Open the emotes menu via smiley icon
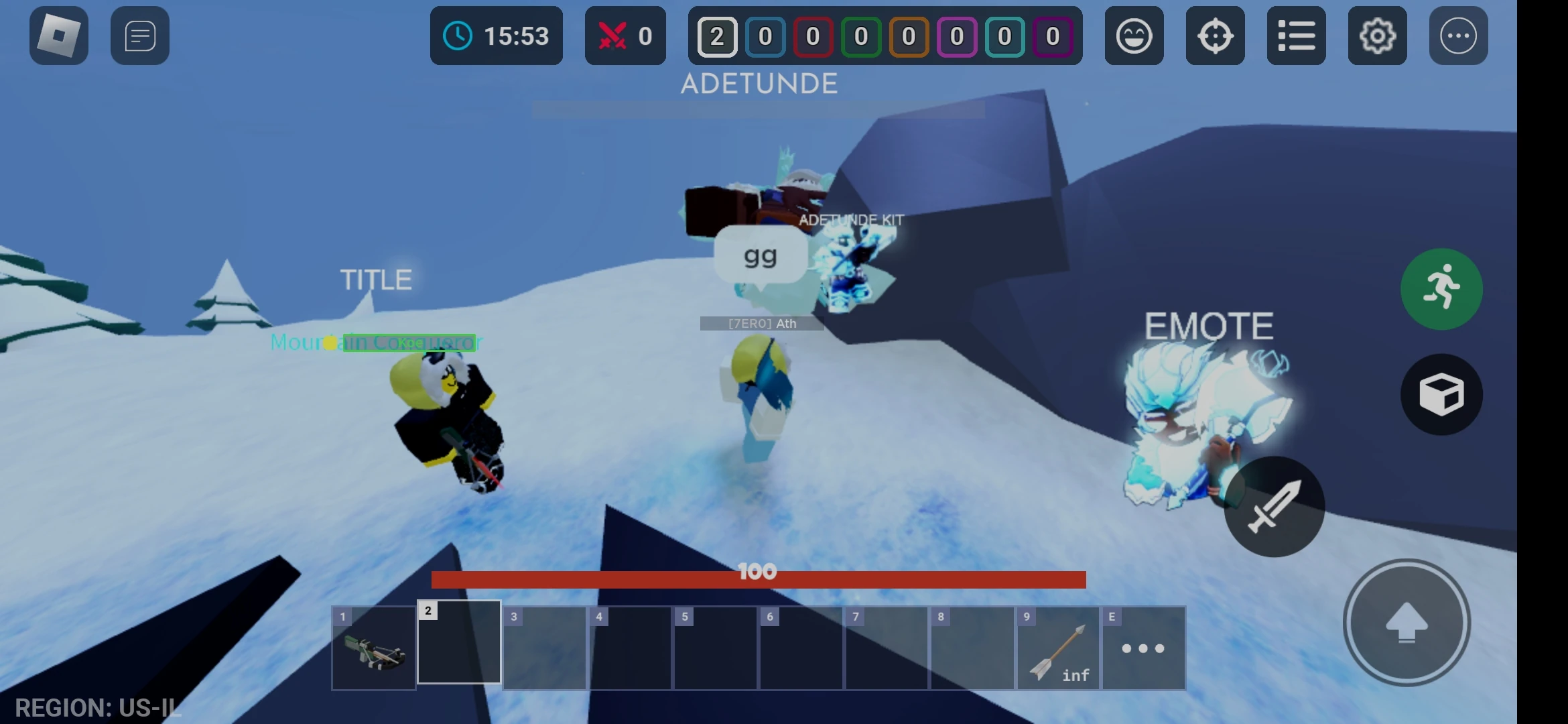The image size is (1568, 724). click(x=1134, y=36)
